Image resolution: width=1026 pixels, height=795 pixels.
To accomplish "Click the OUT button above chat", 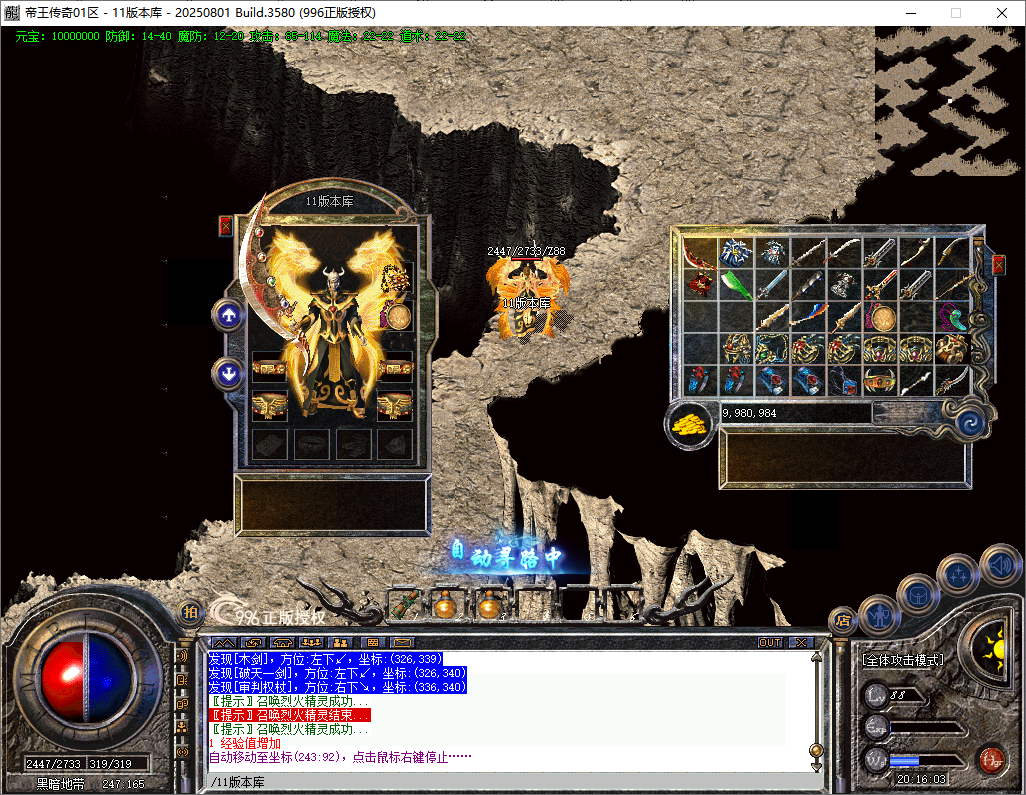I will (x=770, y=642).
